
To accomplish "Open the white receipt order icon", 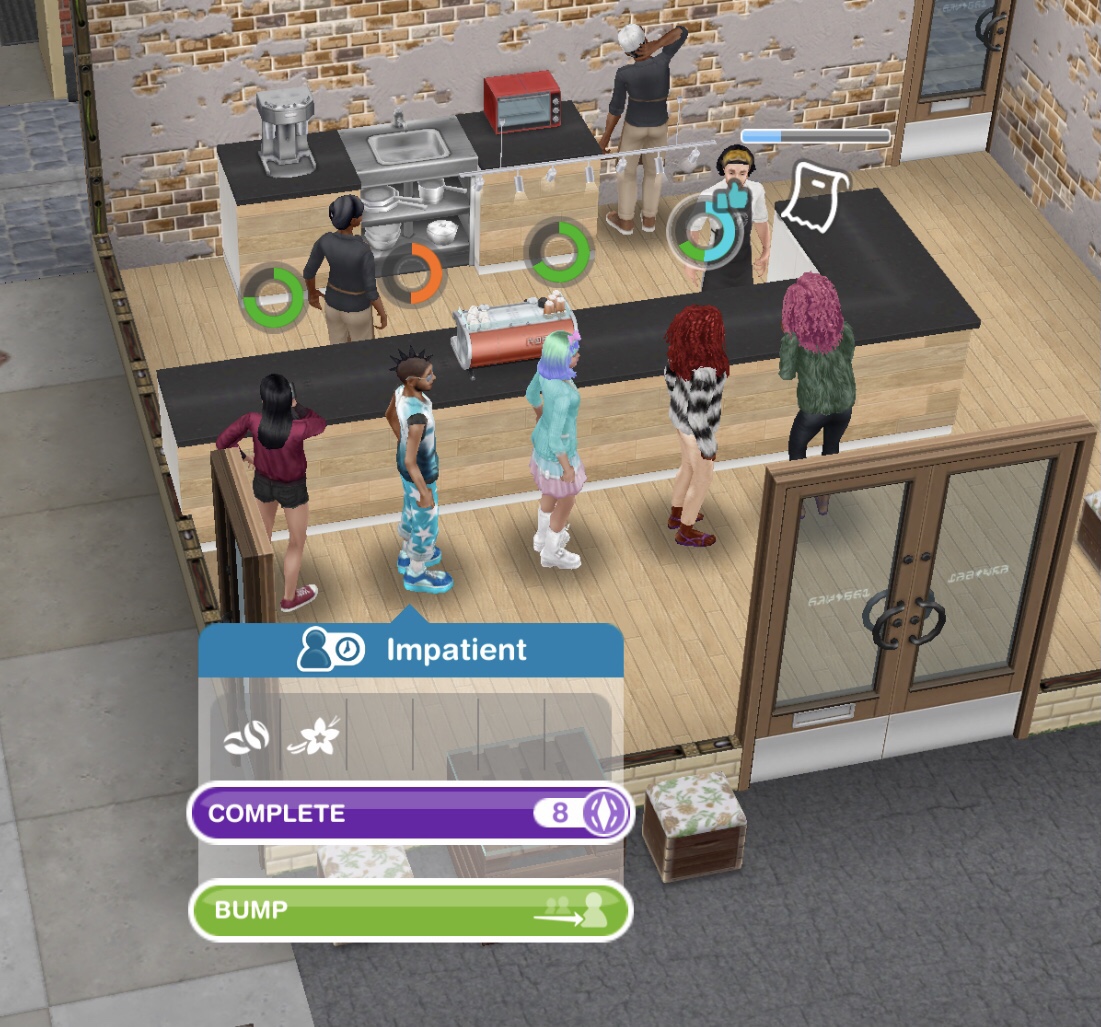I will [x=814, y=197].
